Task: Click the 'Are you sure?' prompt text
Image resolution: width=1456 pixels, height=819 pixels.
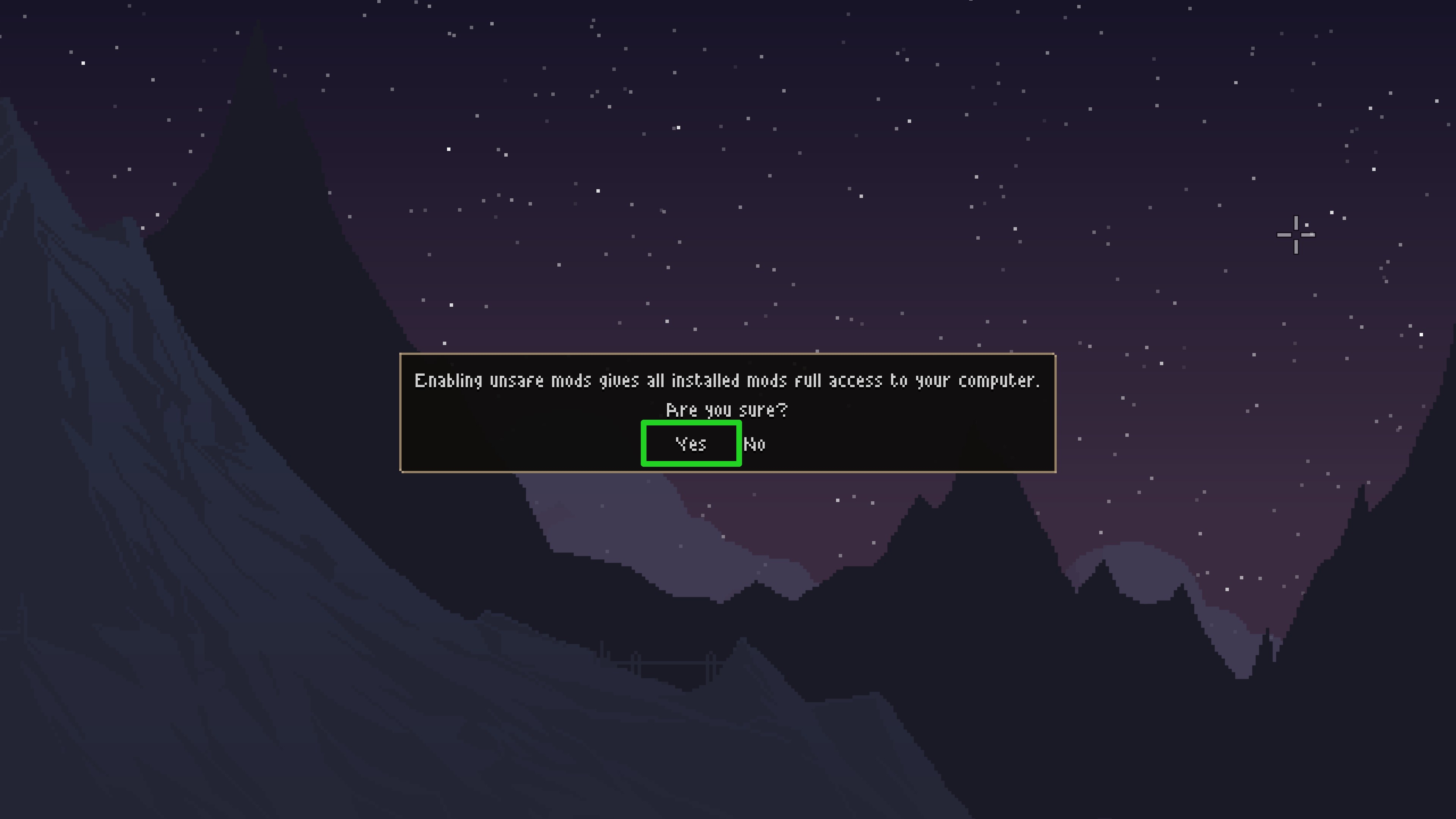Action: tap(728, 410)
